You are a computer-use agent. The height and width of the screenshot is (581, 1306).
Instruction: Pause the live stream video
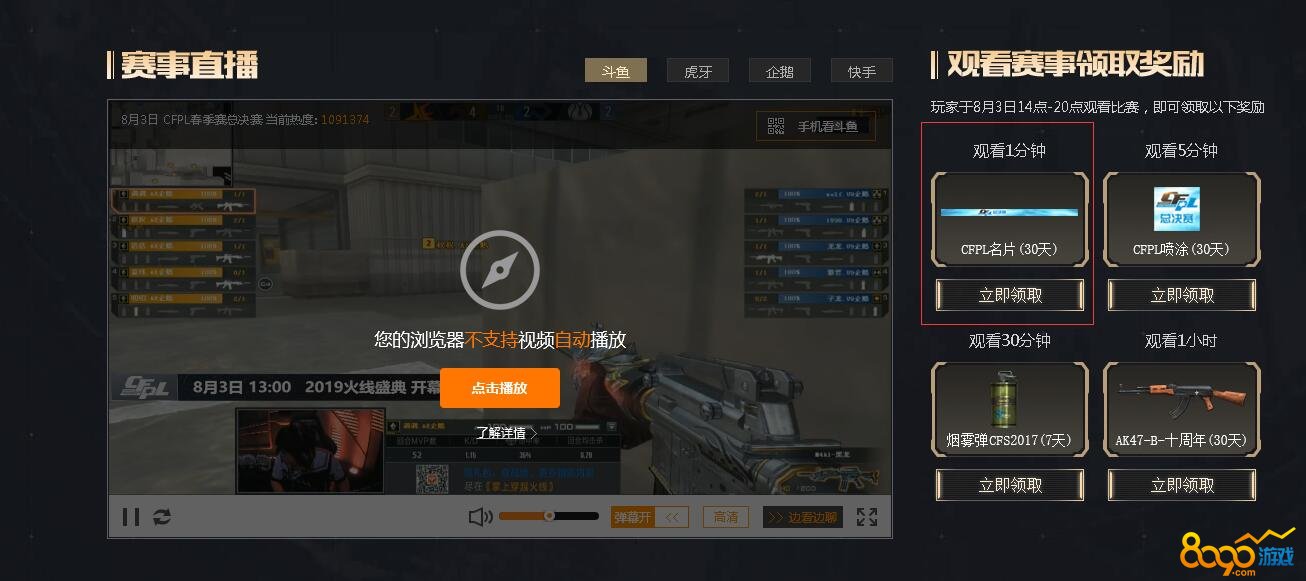pos(131,517)
